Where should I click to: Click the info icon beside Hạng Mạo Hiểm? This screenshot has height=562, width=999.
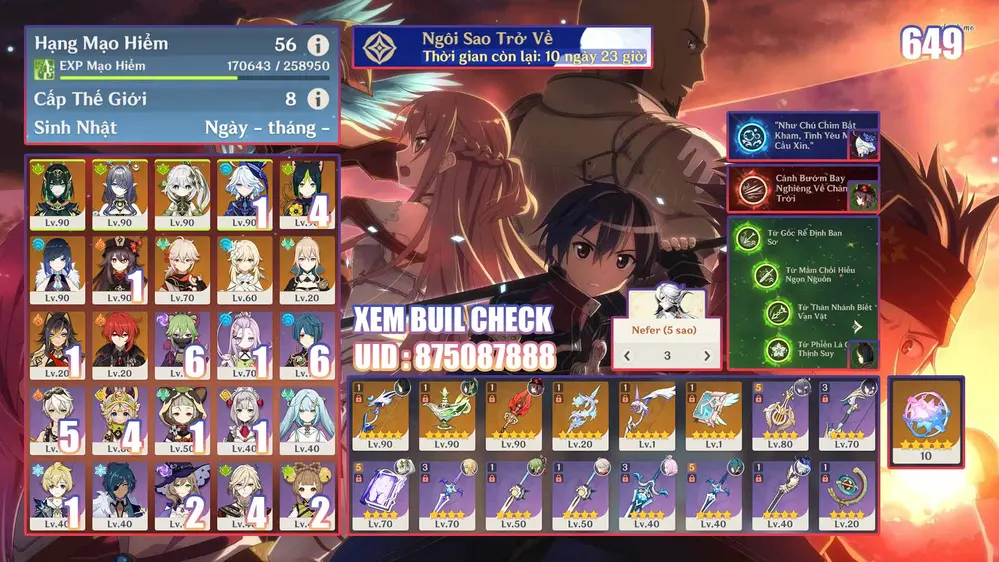(318, 45)
